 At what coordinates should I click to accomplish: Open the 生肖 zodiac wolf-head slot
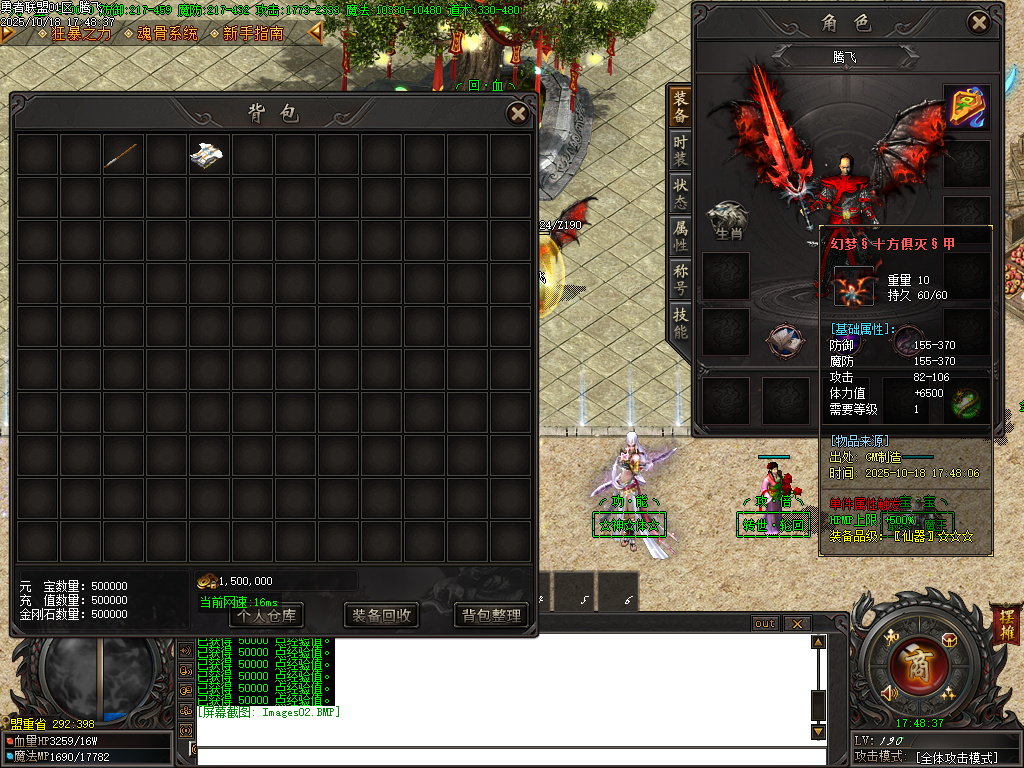point(727,217)
